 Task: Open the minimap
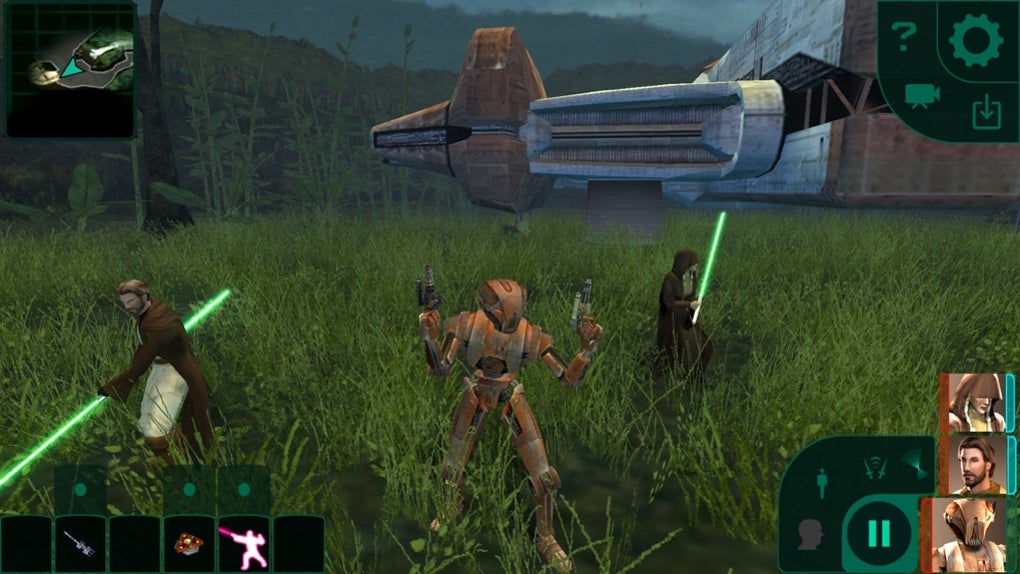click(x=70, y=69)
